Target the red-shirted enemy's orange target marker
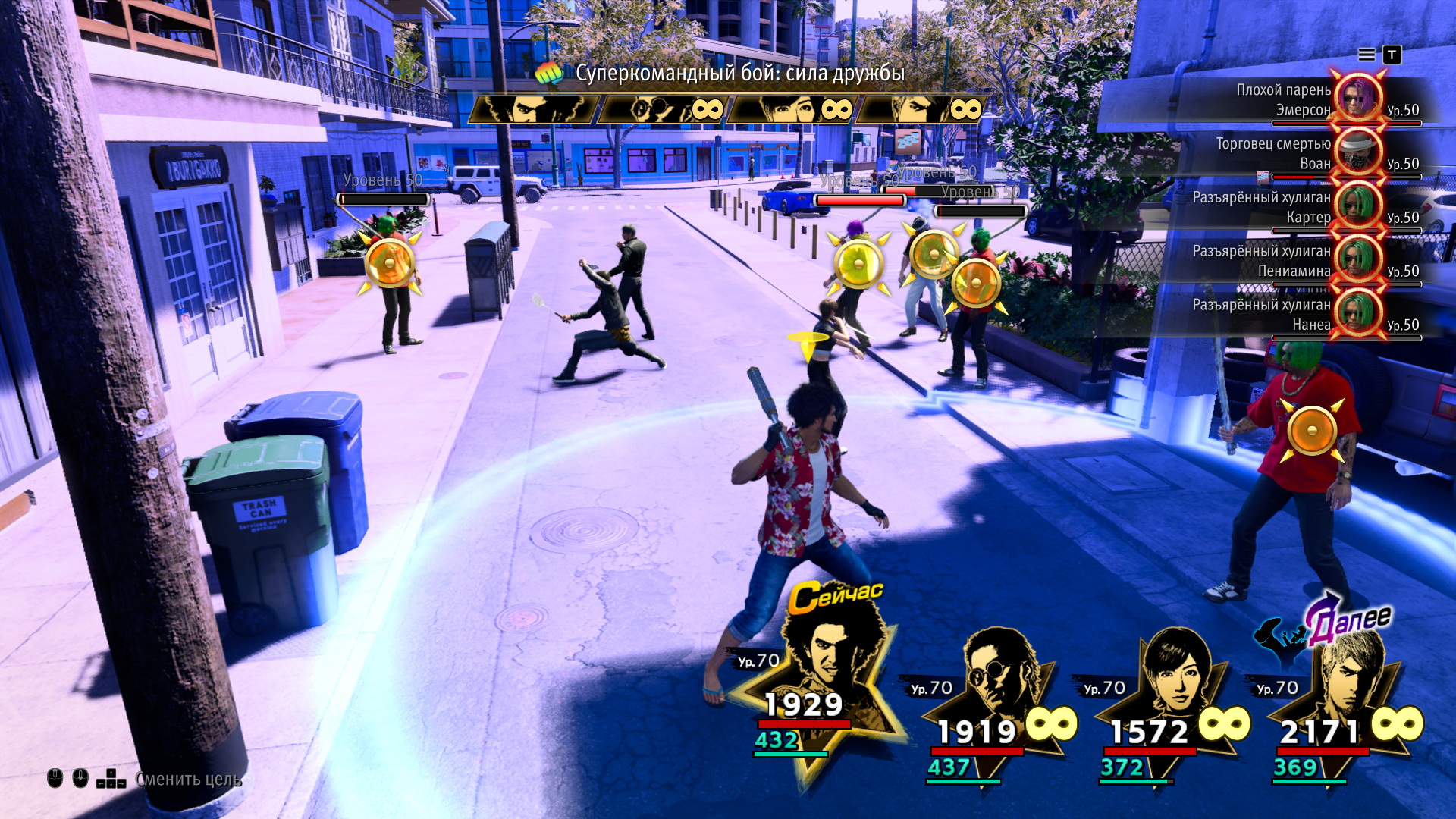1456x819 pixels. [x=1312, y=431]
